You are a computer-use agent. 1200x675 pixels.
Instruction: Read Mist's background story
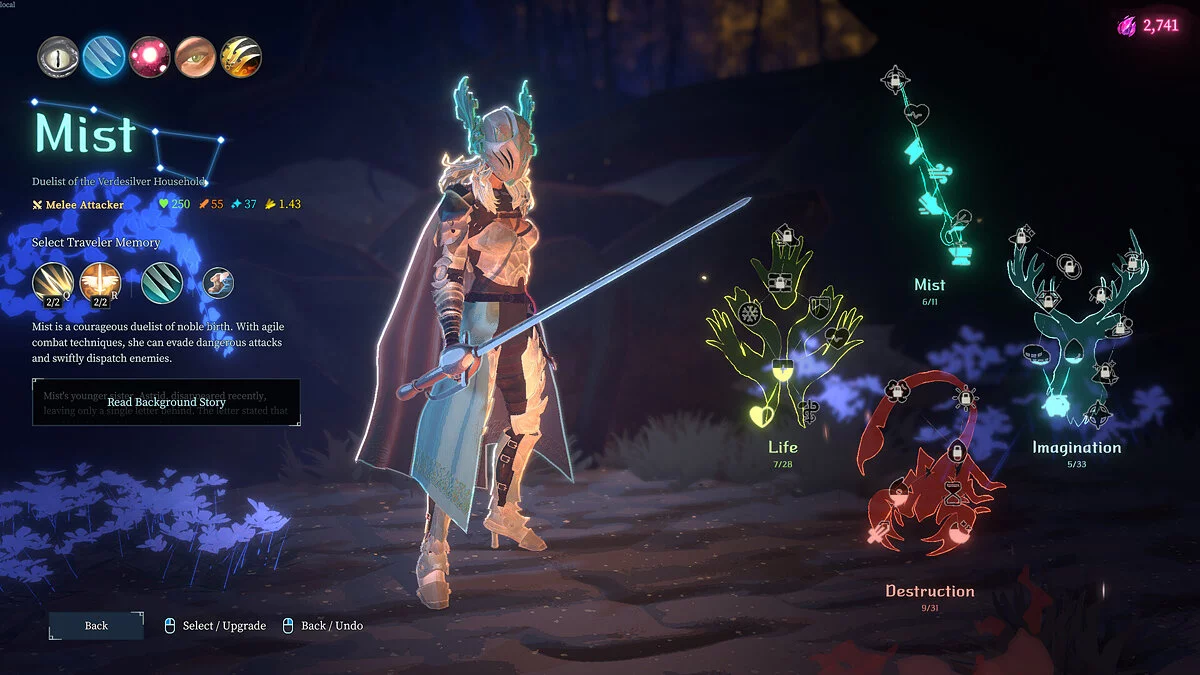click(x=166, y=402)
